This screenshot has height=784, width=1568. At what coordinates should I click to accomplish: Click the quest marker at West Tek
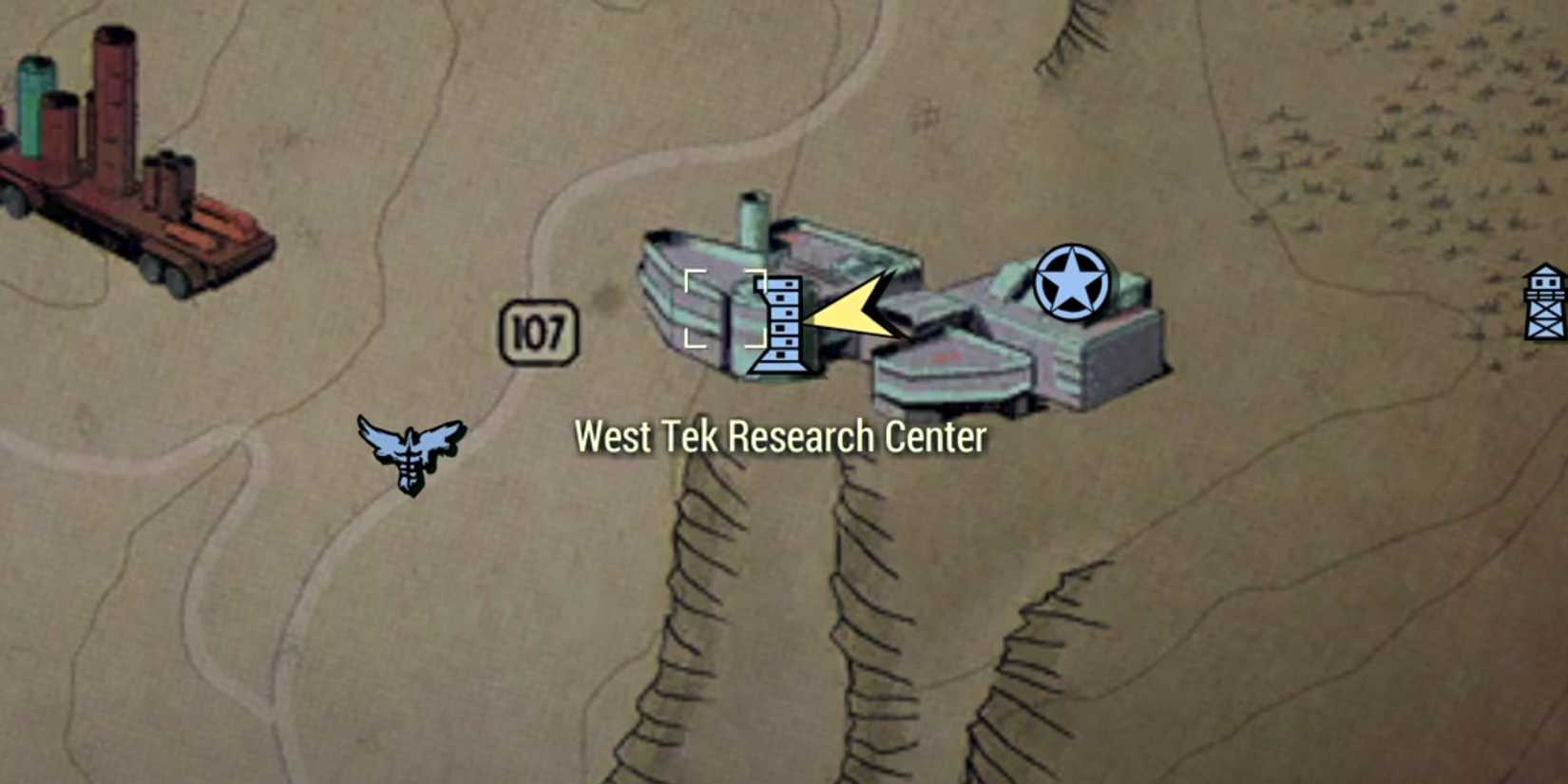coord(781,323)
